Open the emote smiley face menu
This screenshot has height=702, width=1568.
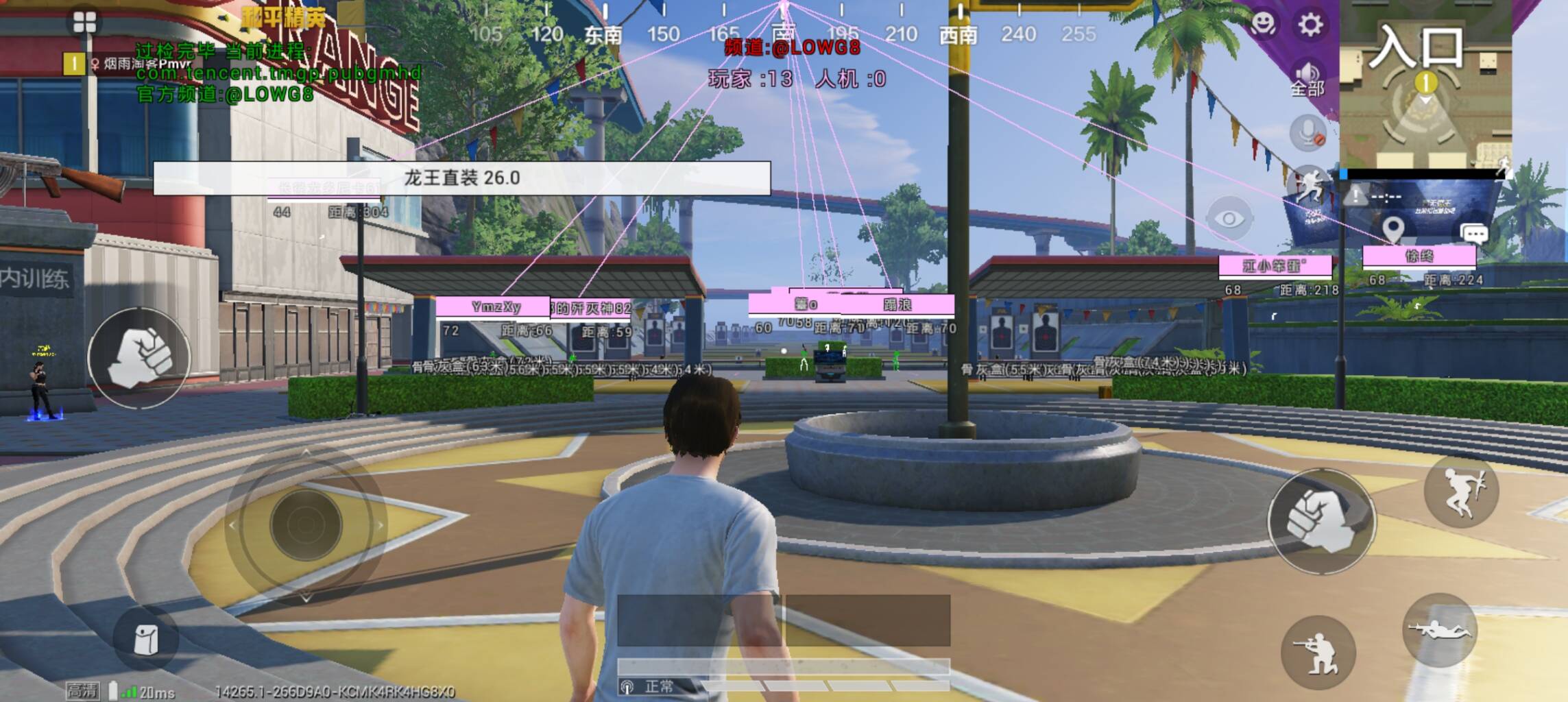[x=1263, y=25]
